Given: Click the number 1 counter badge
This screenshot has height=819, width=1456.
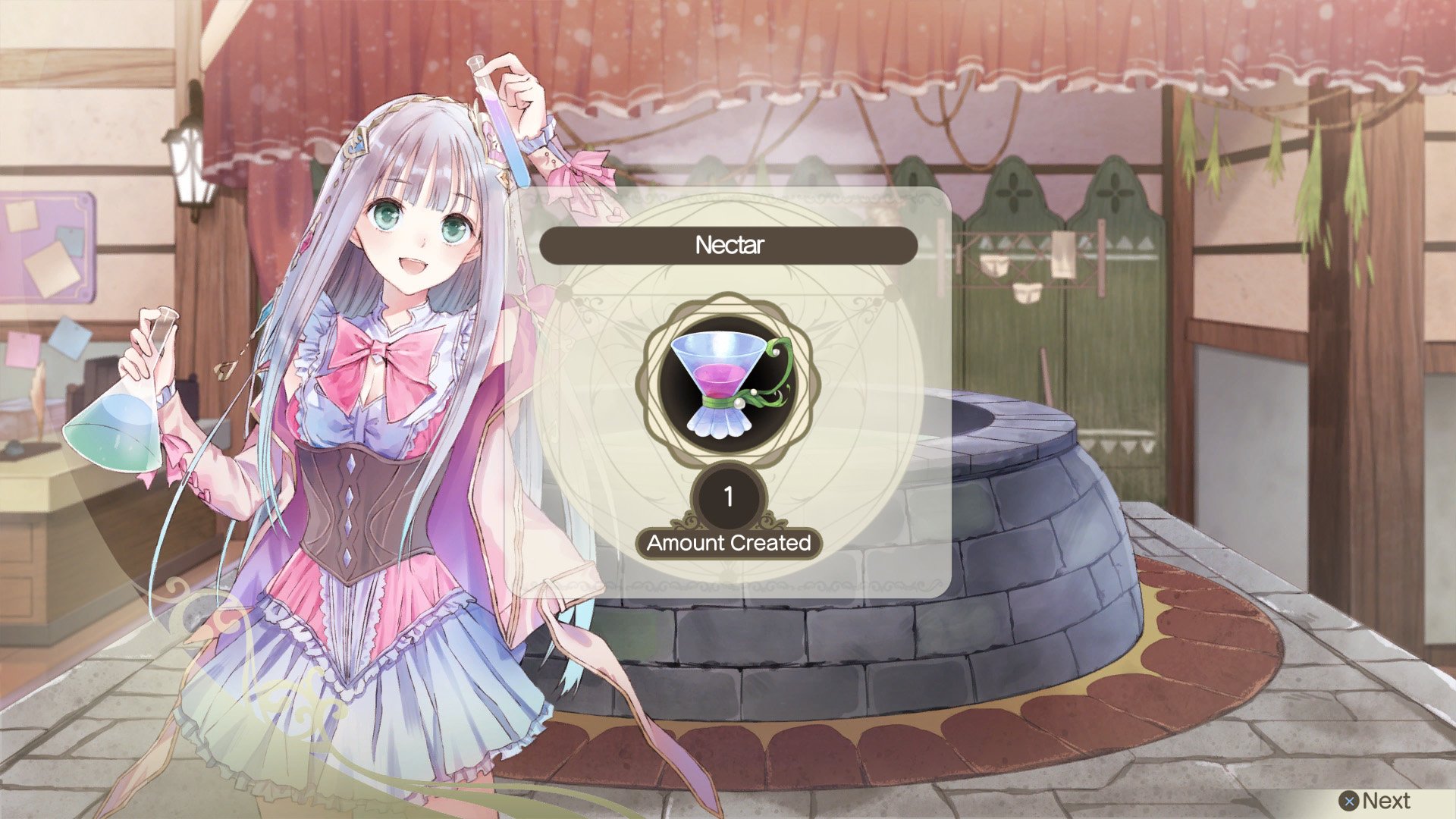Looking at the screenshot, I should (730, 498).
